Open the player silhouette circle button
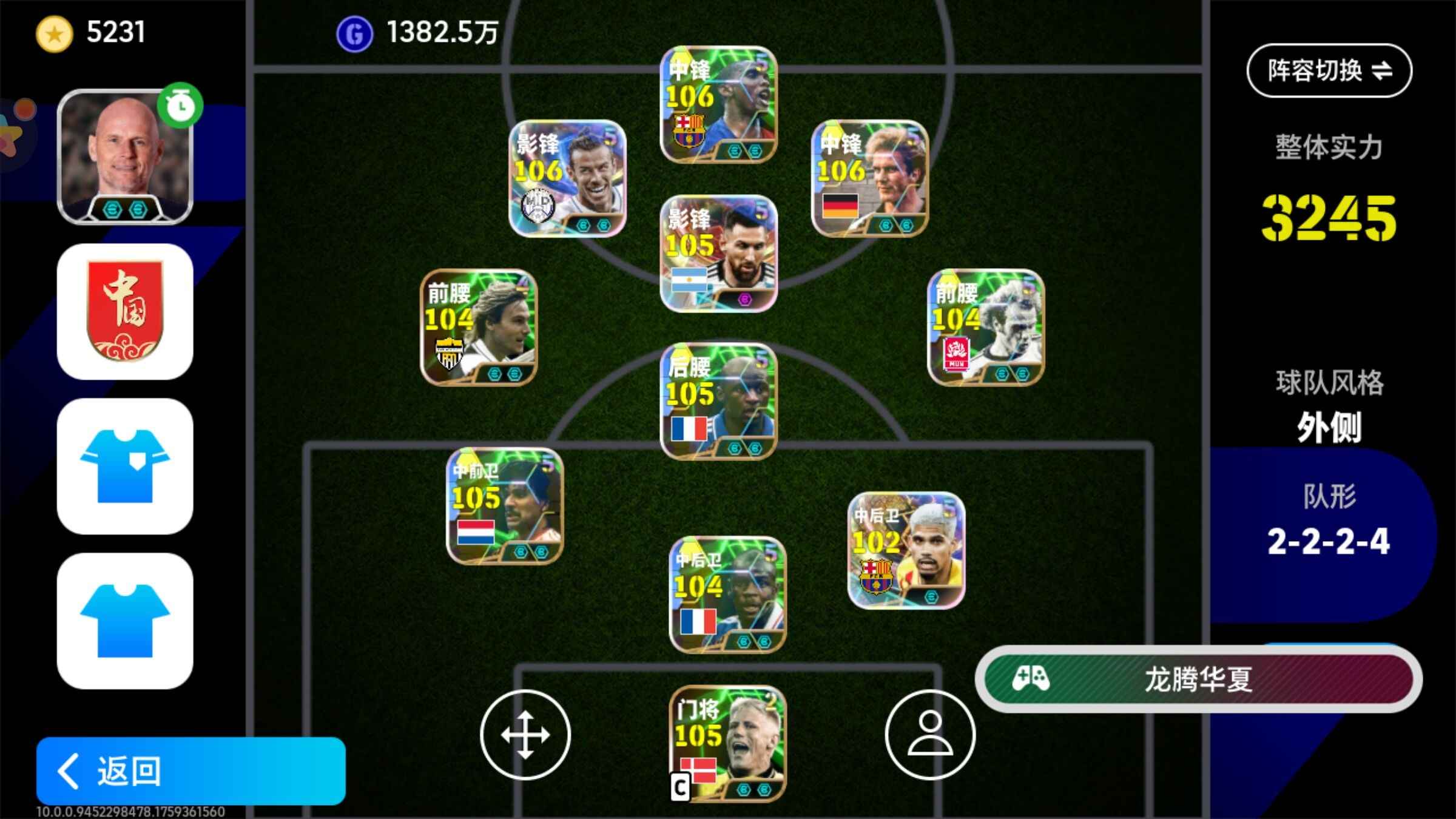1456x819 pixels. pos(929,735)
